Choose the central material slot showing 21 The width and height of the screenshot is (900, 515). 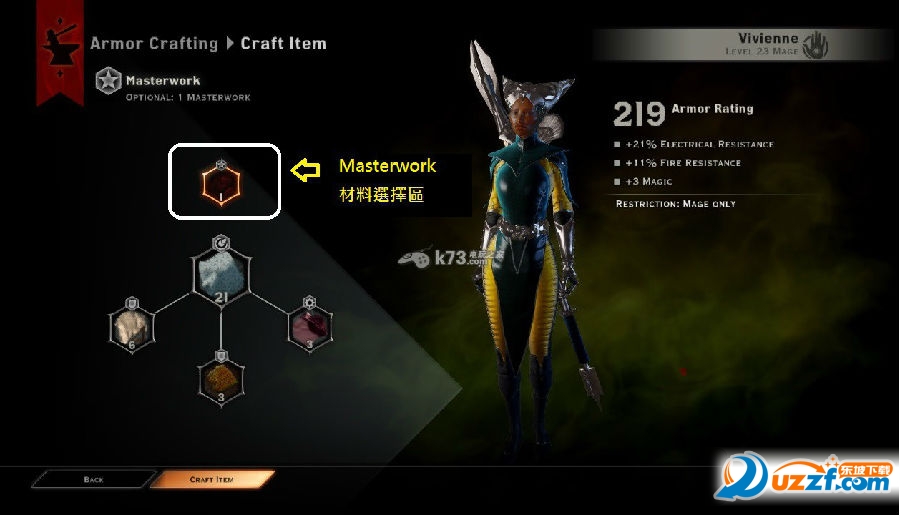click(220, 275)
